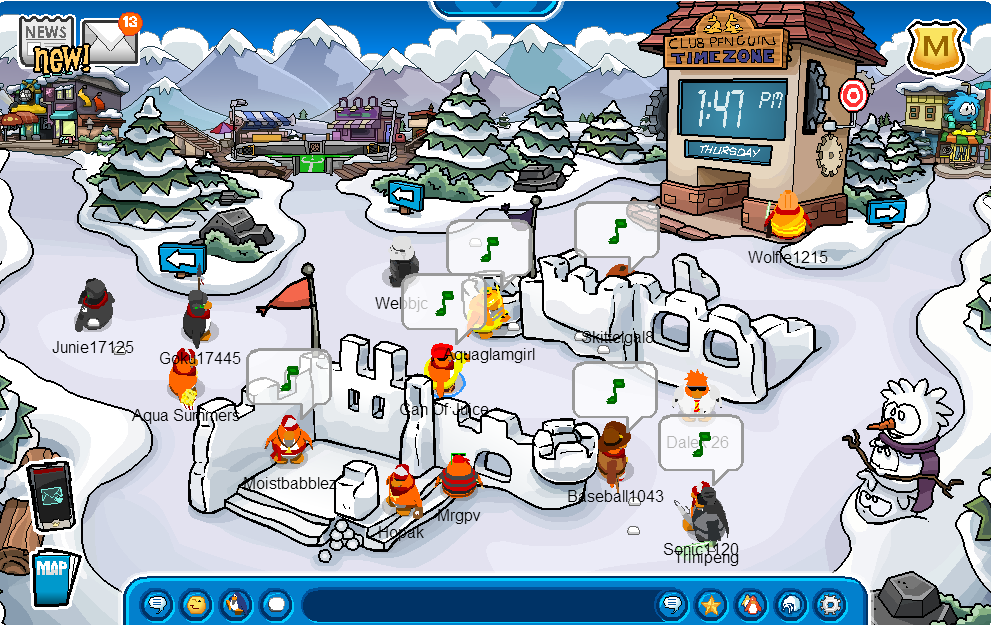Open the EPF spy phone
This screenshot has width=993, height=627.
(x=50, y=496)
